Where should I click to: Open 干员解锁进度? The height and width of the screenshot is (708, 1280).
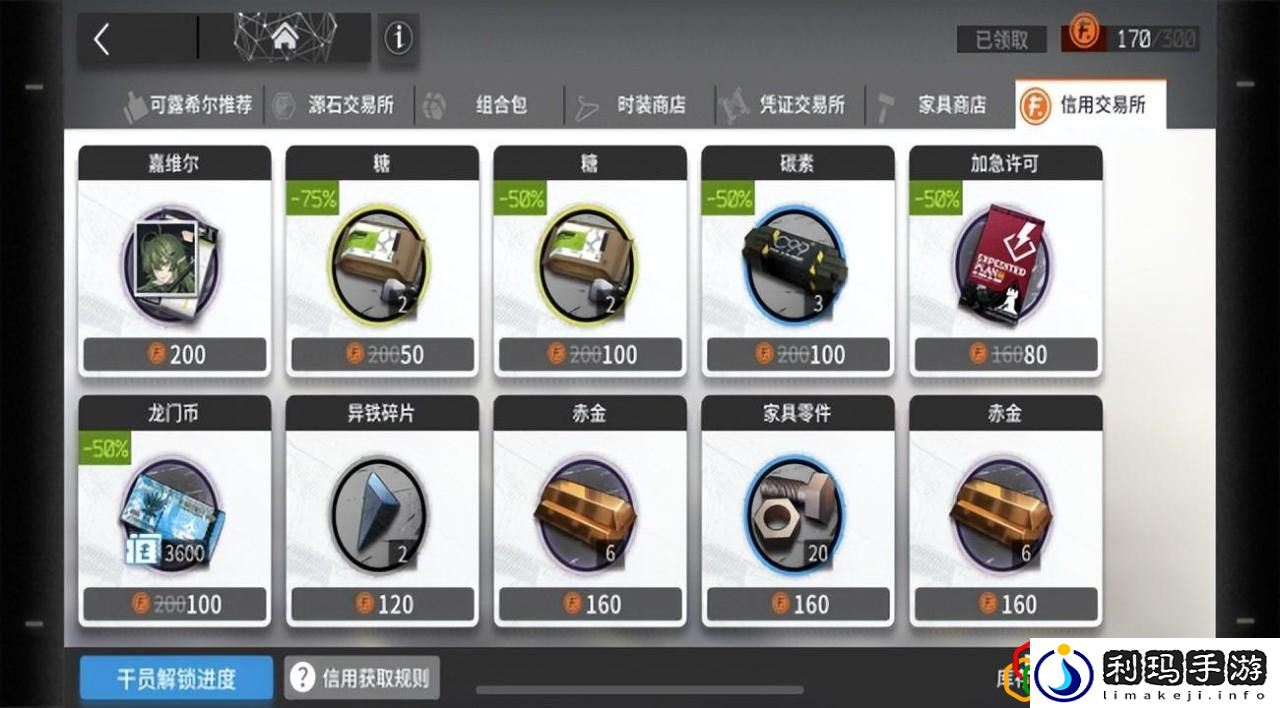(176, 679)
